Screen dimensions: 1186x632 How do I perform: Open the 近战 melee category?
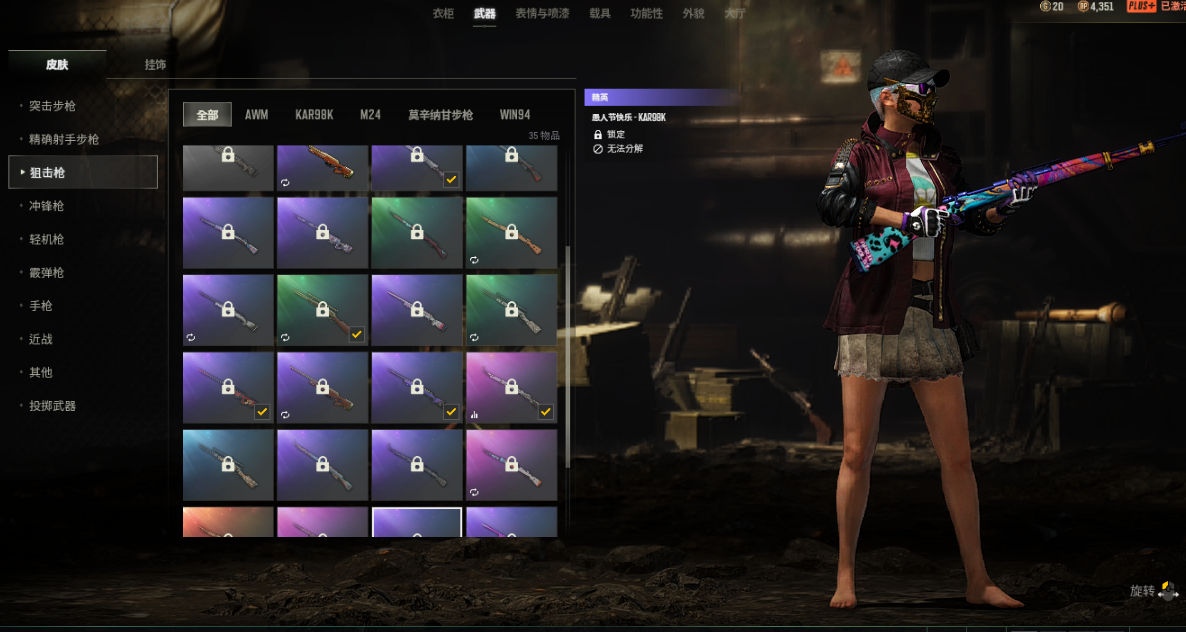[40, 339]
